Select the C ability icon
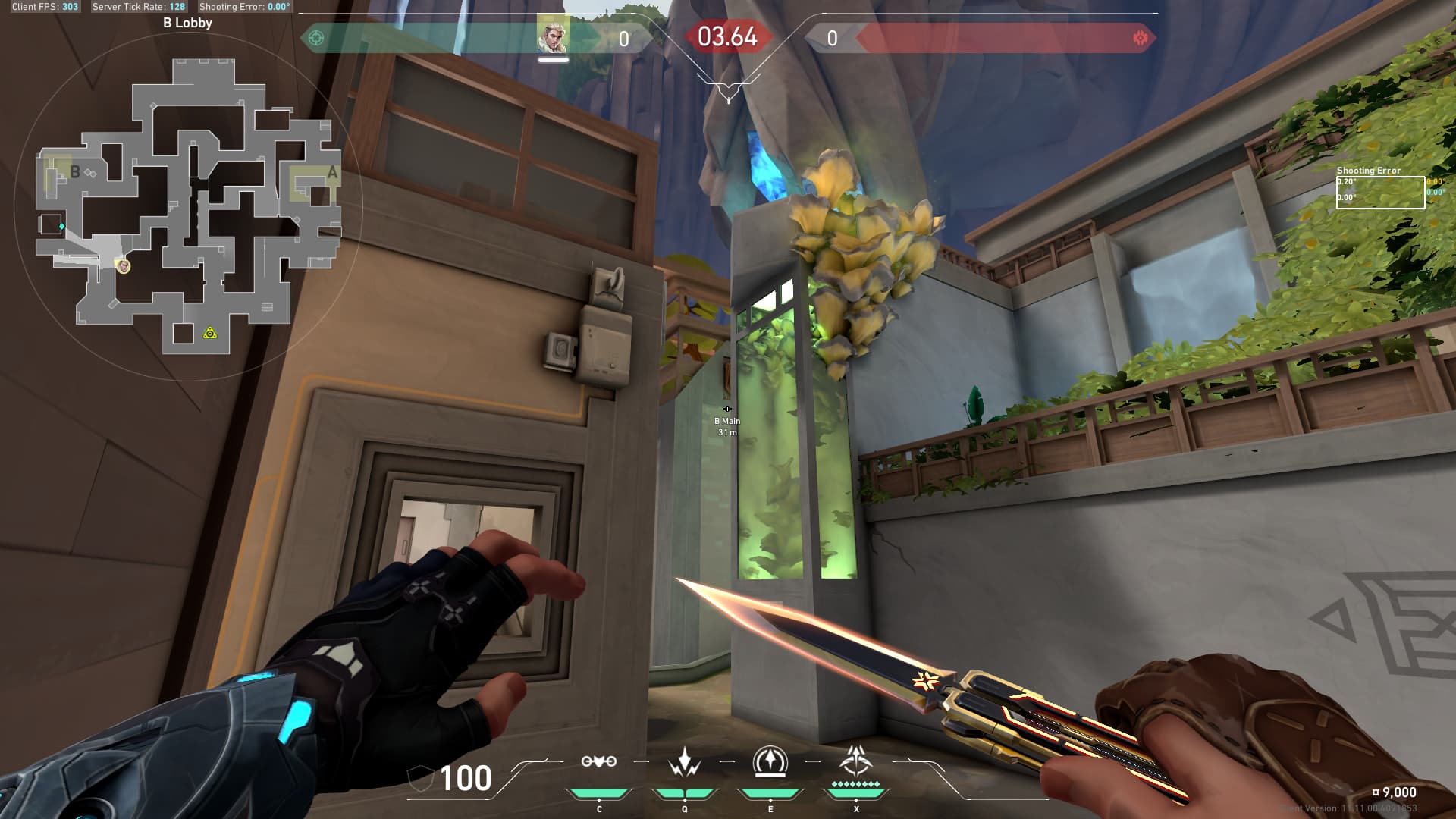 pyautogui.click(x=598, y=762)
